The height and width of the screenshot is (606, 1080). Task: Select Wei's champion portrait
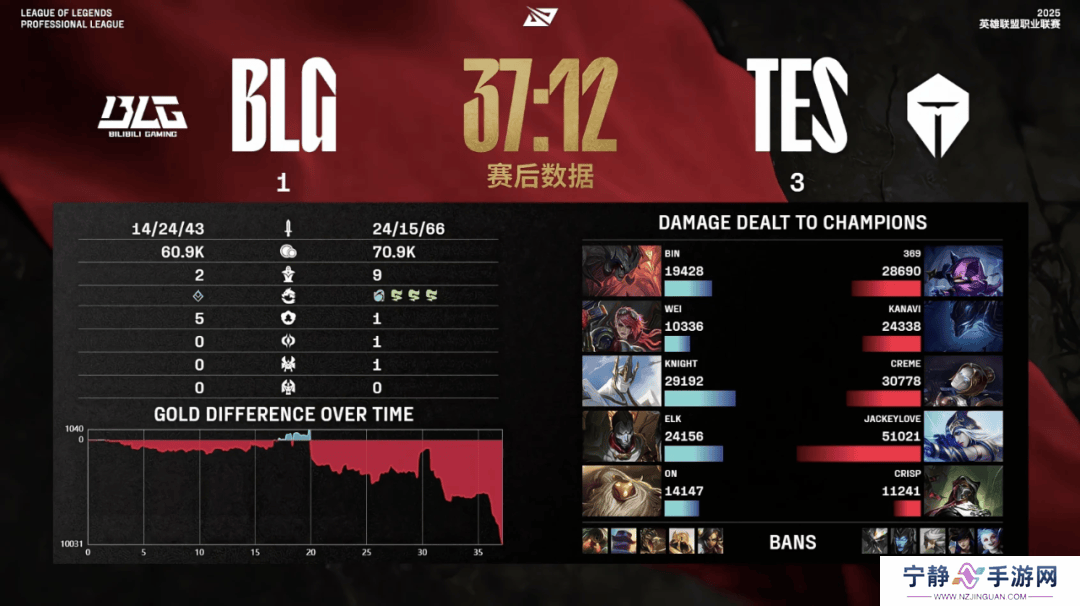click(x=621, y=326)
